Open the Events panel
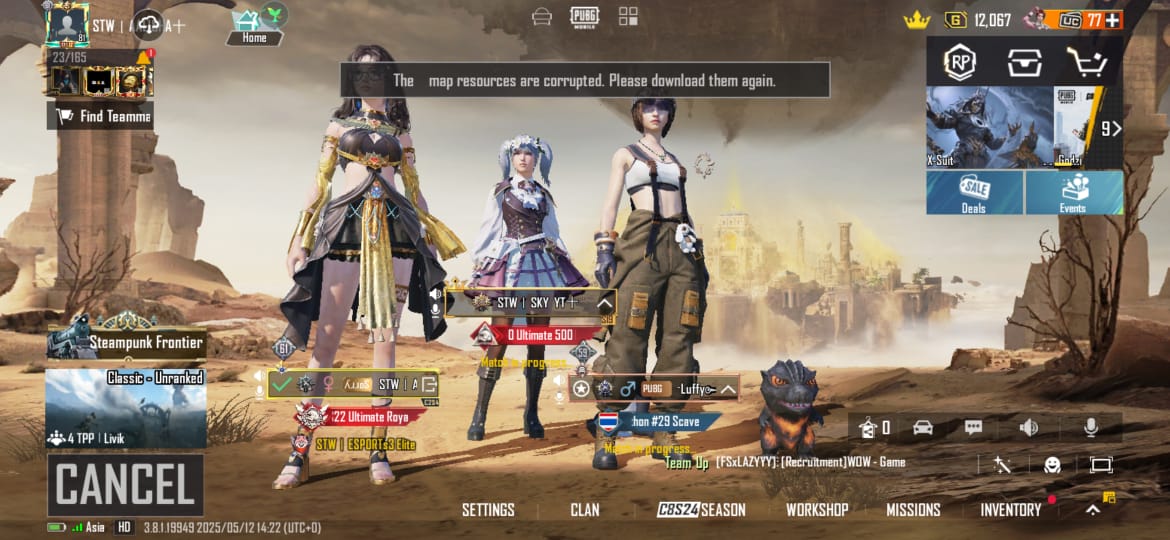 click(x=1073, y=192)
